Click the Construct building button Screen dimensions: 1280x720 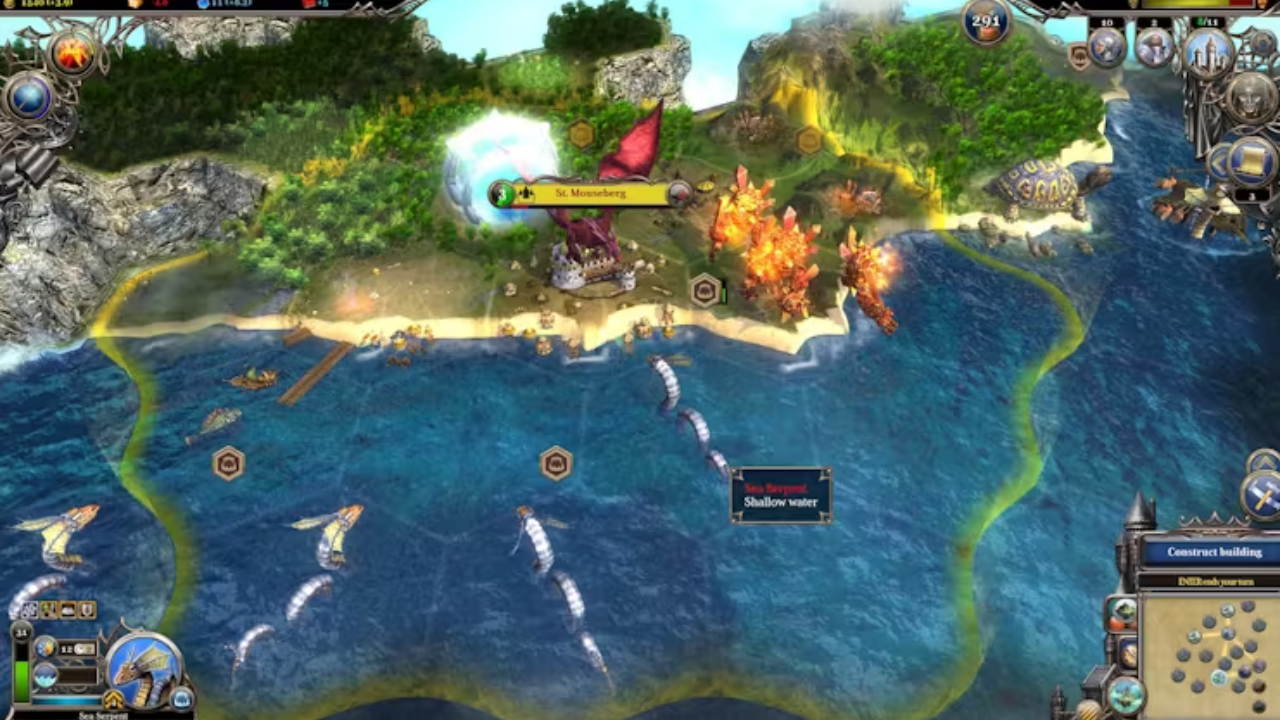pyautogui.click(x=1213, y=552)
